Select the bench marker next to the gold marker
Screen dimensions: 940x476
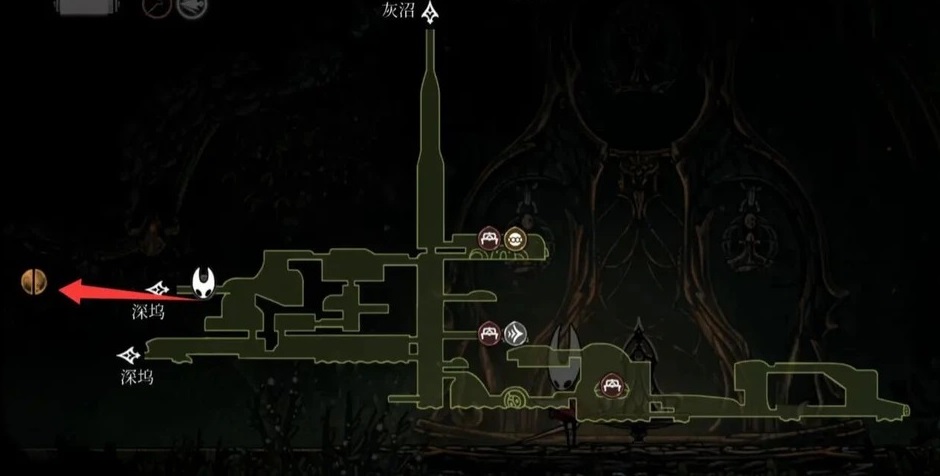pyautogui.click(x=489, y=238)
